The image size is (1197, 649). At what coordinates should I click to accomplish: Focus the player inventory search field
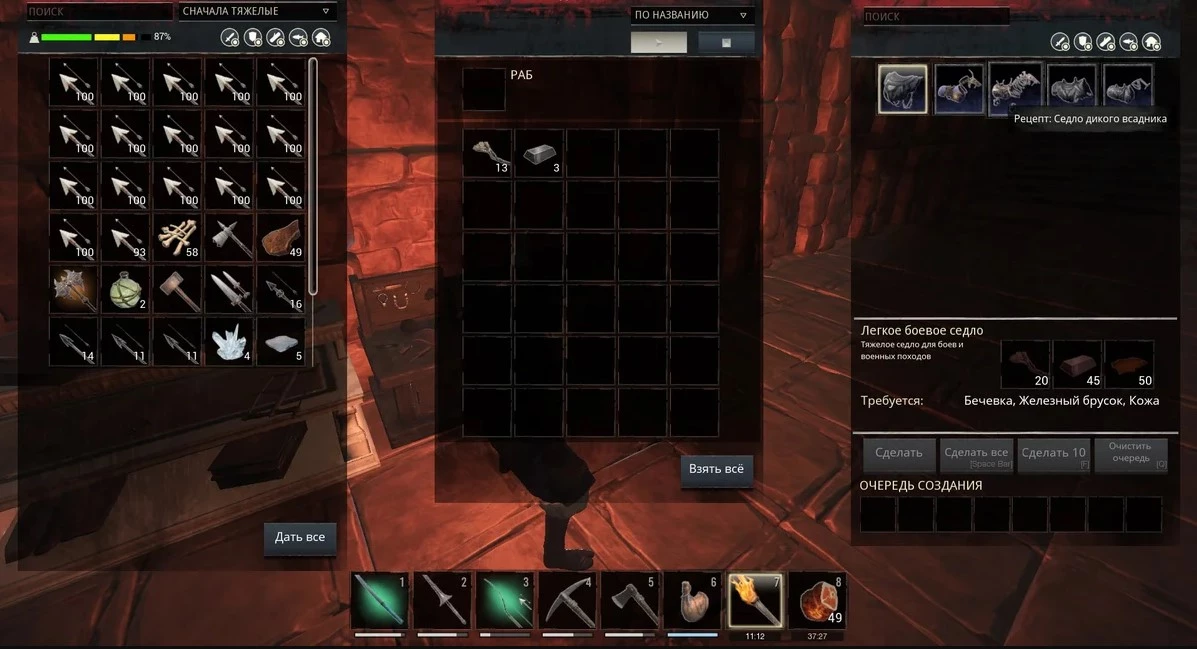[97, 12]
